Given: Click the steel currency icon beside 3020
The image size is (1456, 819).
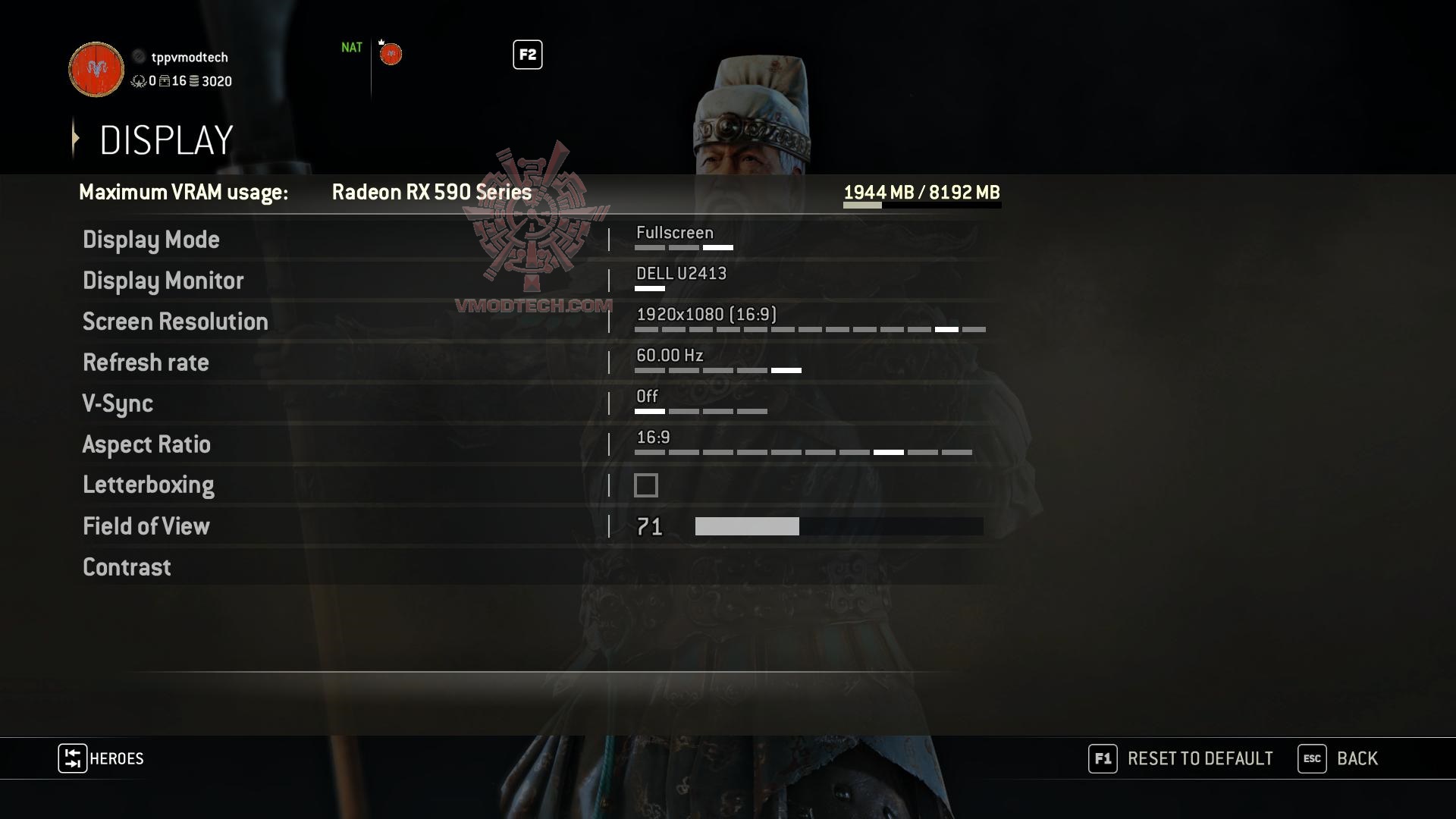Looking at the screenshot, I should point(193,83).
